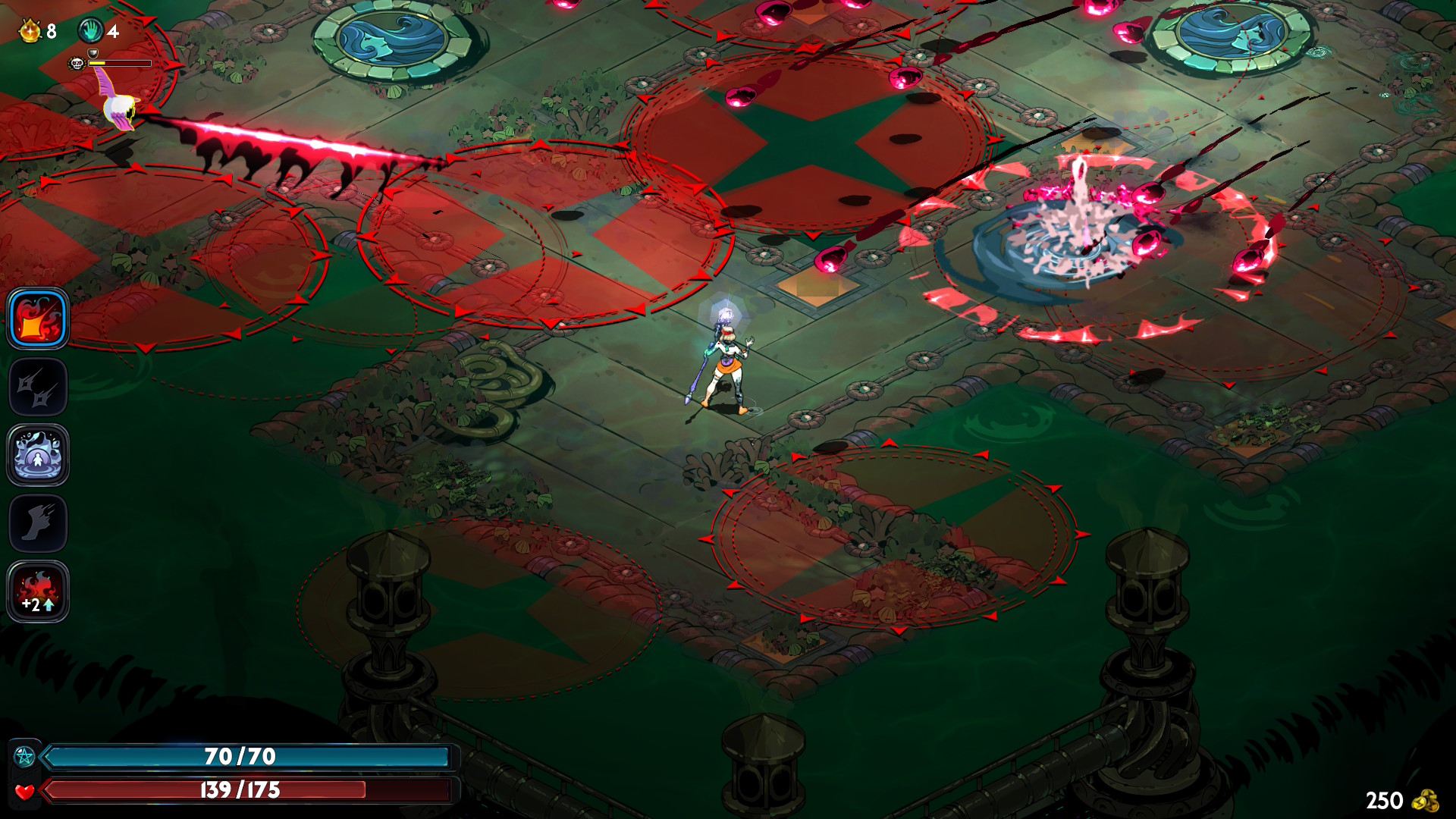Select the dimmed throwing stars ability icon
This screenshot has height=819, width=1456.
tap(38, 387)
